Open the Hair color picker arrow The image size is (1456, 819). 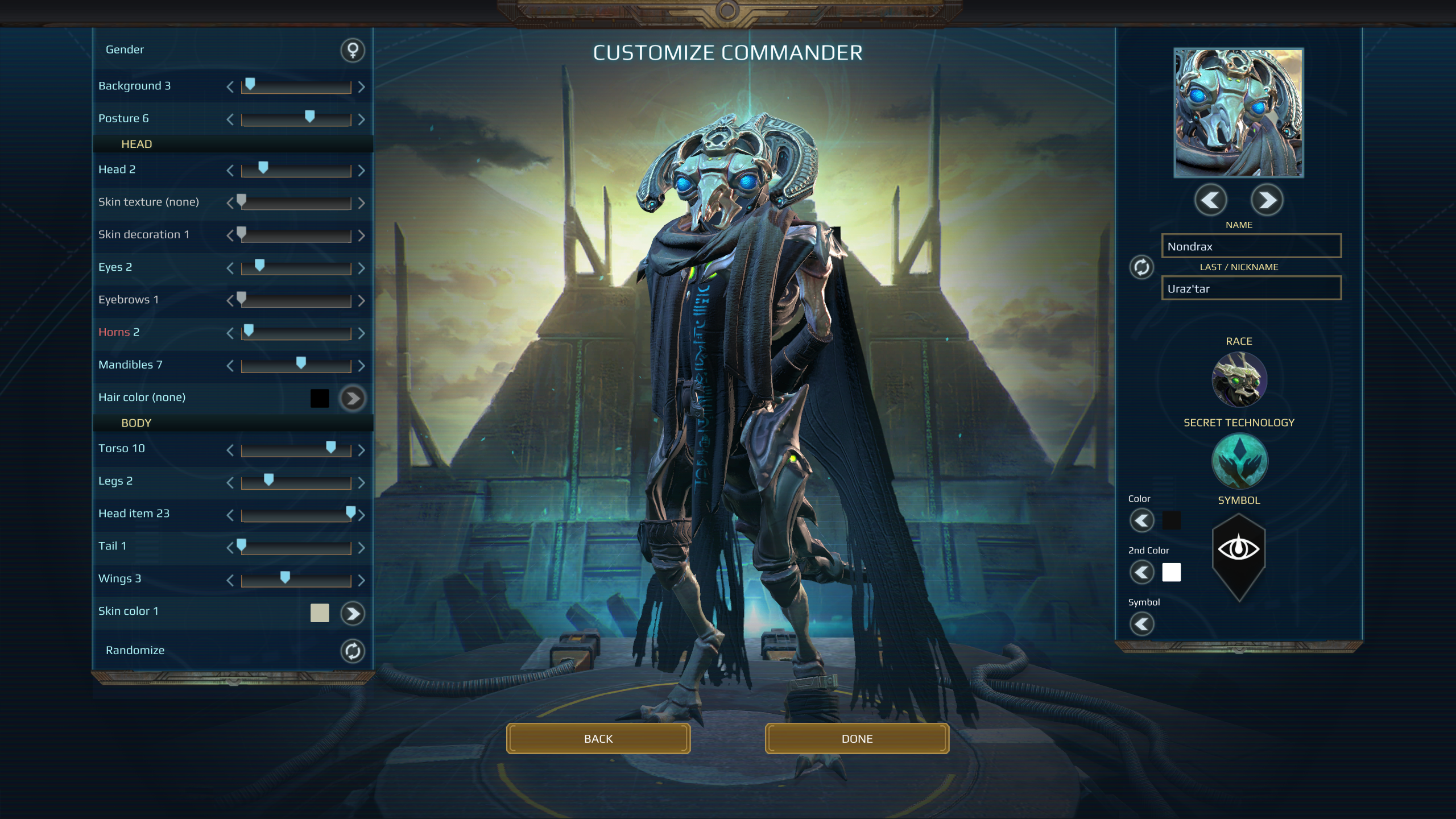point(352,398)
